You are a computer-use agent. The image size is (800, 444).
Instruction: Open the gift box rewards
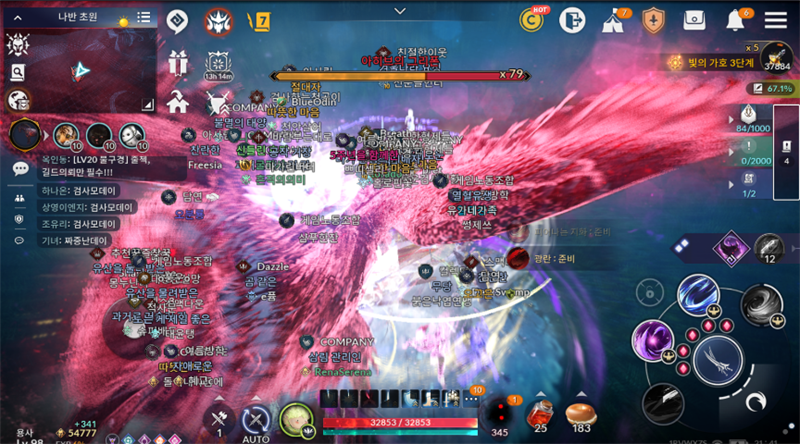click(178, 62)
